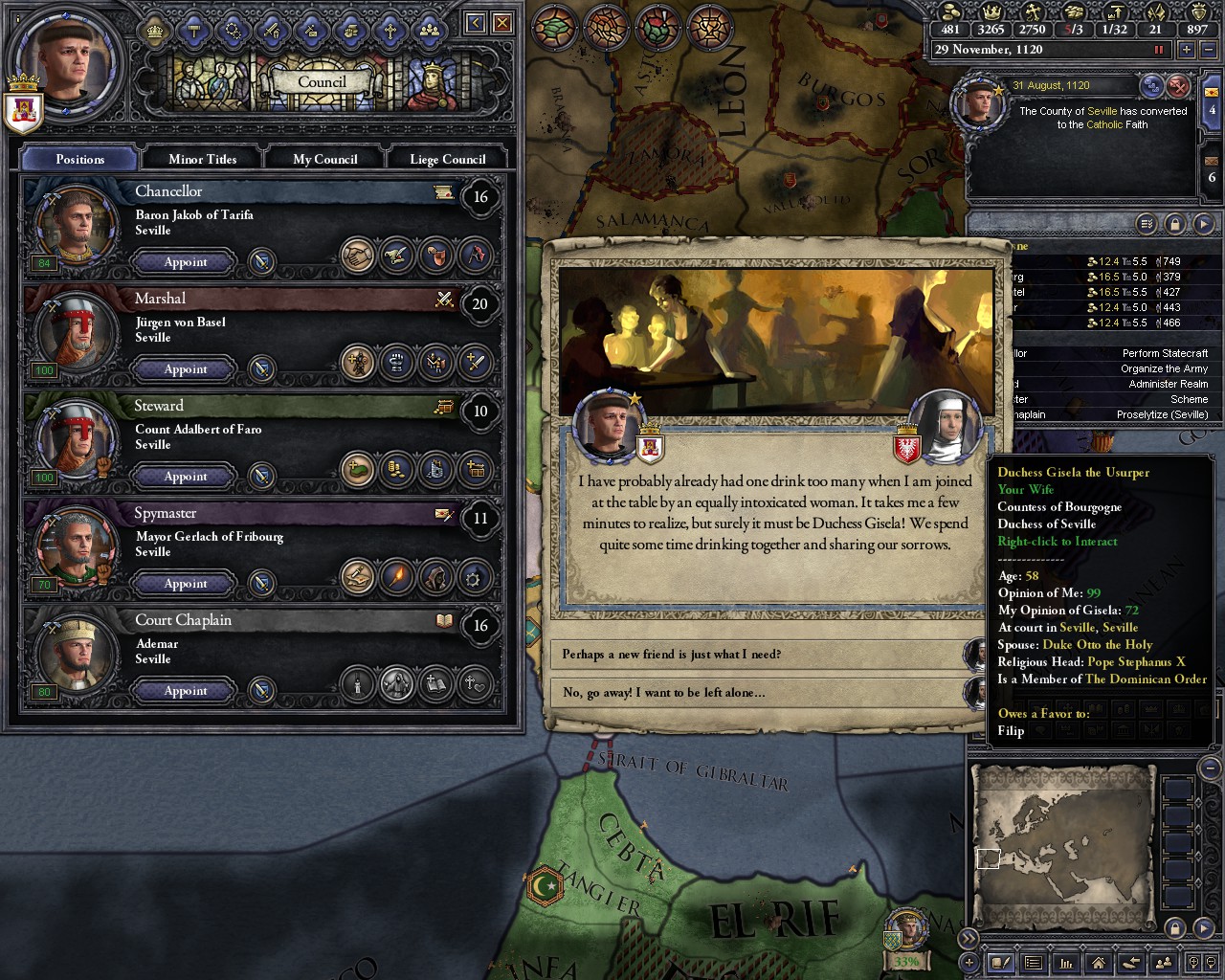Open the character finder icon near the minimap
The width and height of the screenshot is (1225, 980).
click(1163, 962)
